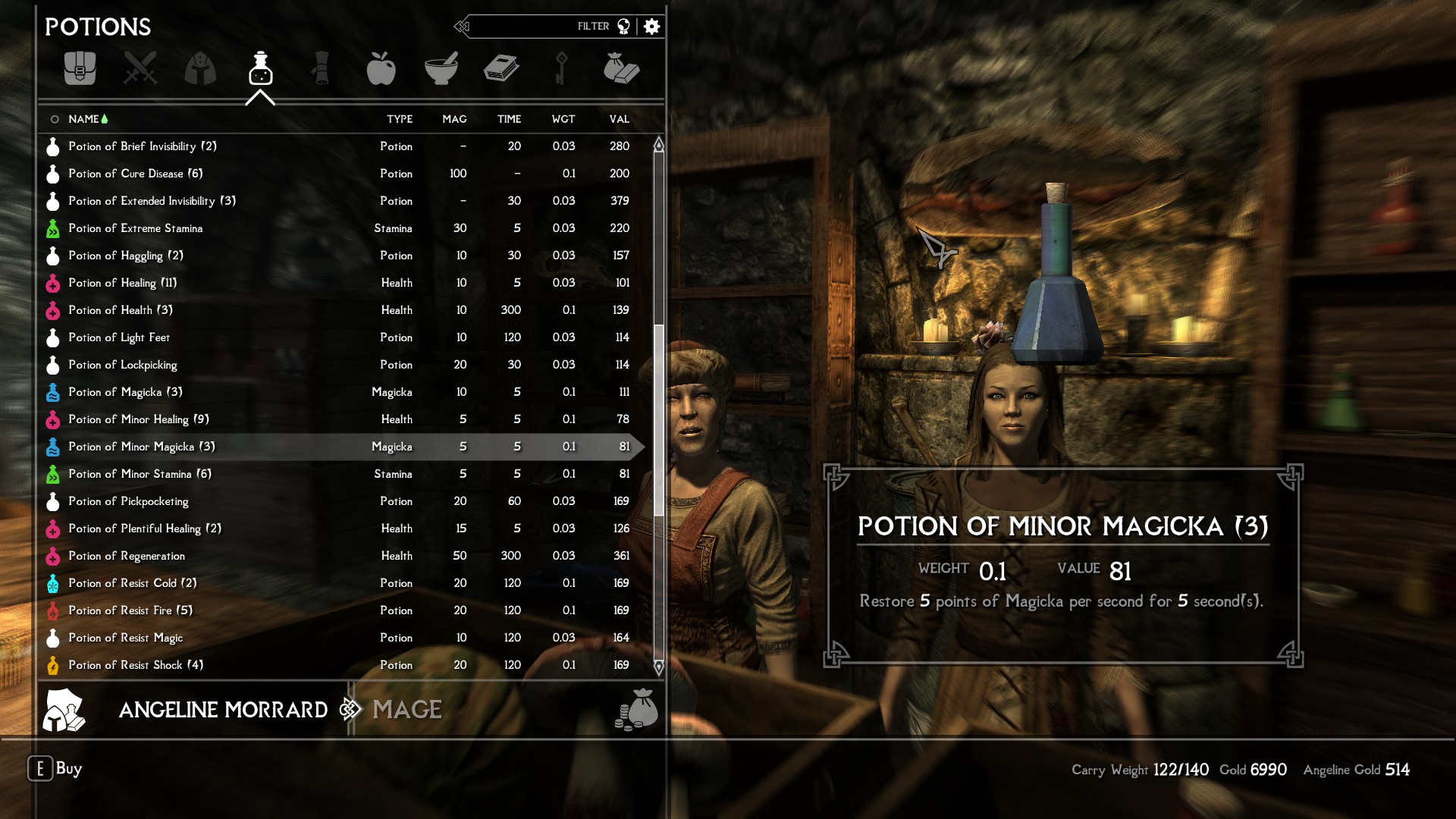This screenshot has height=819, width=1456.
Task: Sort list by VAL column
Action: point(619,119)
